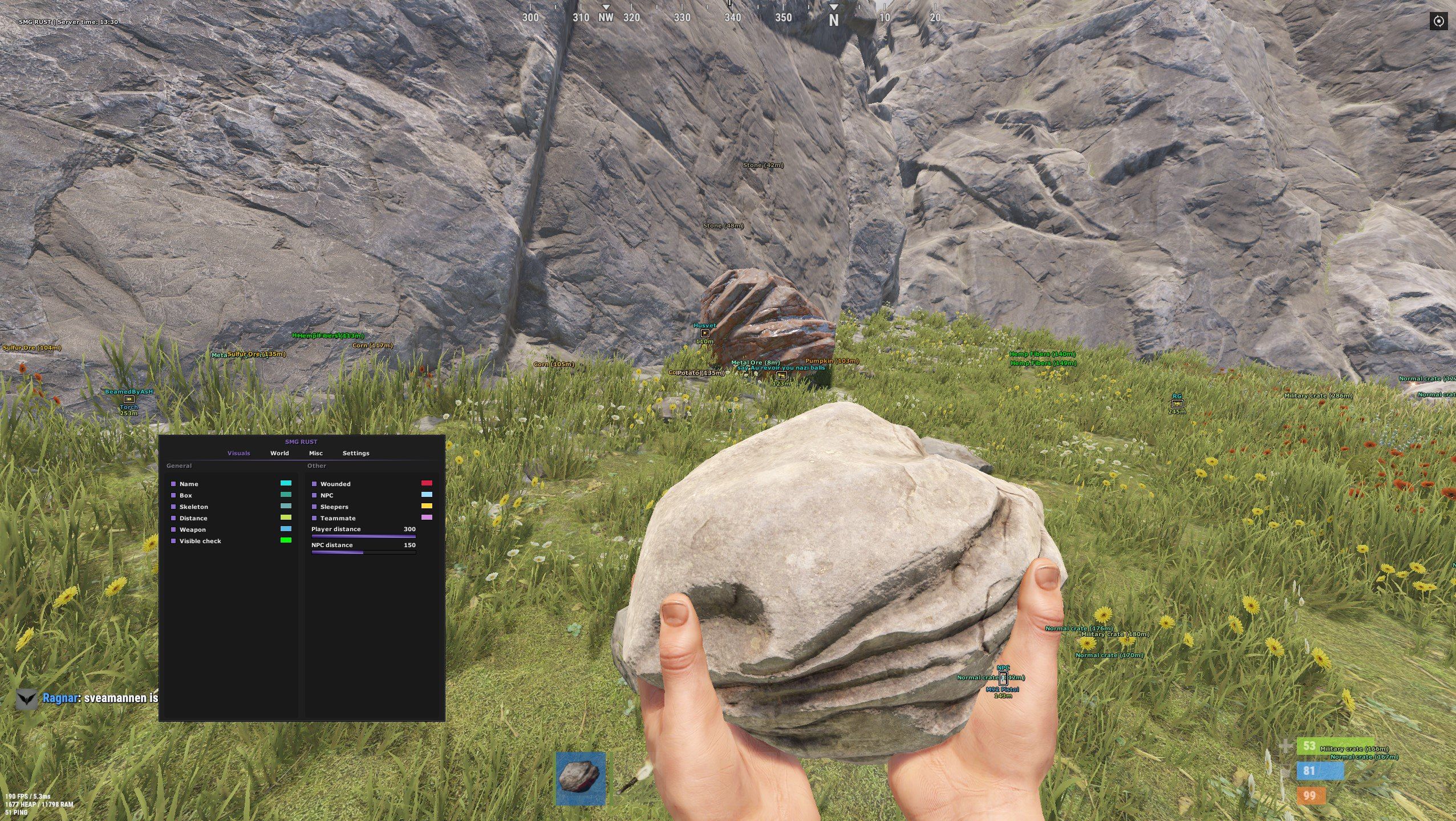1456x821 pixels.
Task: Toggle the Weapon checkbox
Action: [x=173, y=529]
